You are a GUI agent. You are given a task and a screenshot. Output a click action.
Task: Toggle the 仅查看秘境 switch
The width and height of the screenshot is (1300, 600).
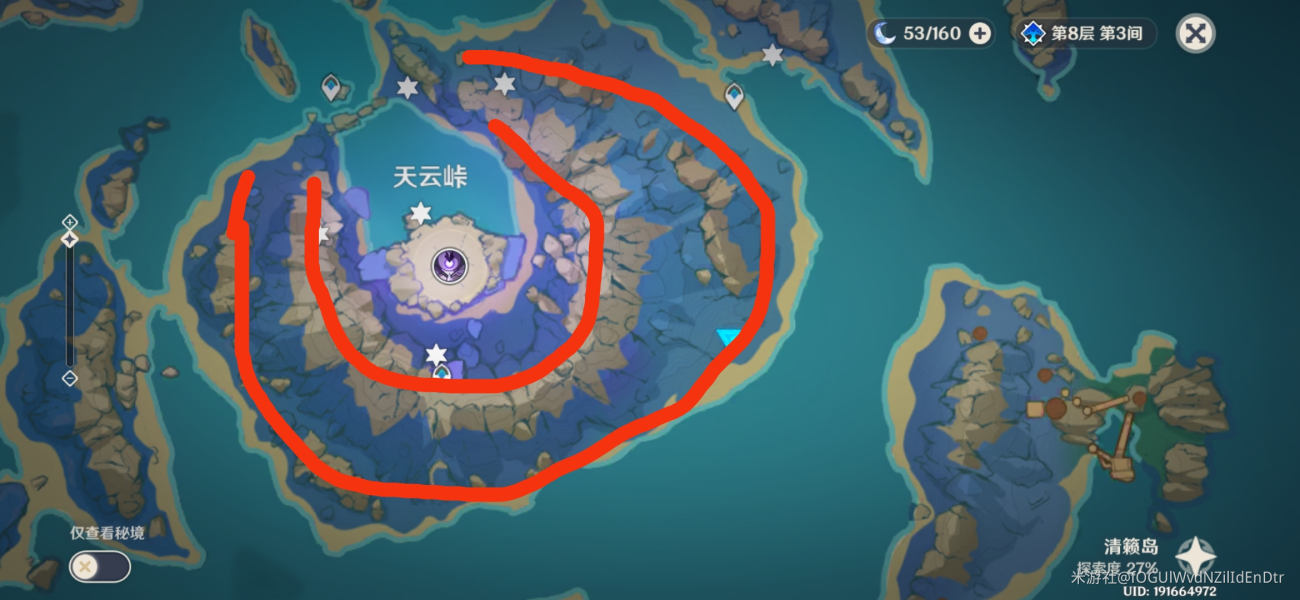pos(99,567)
